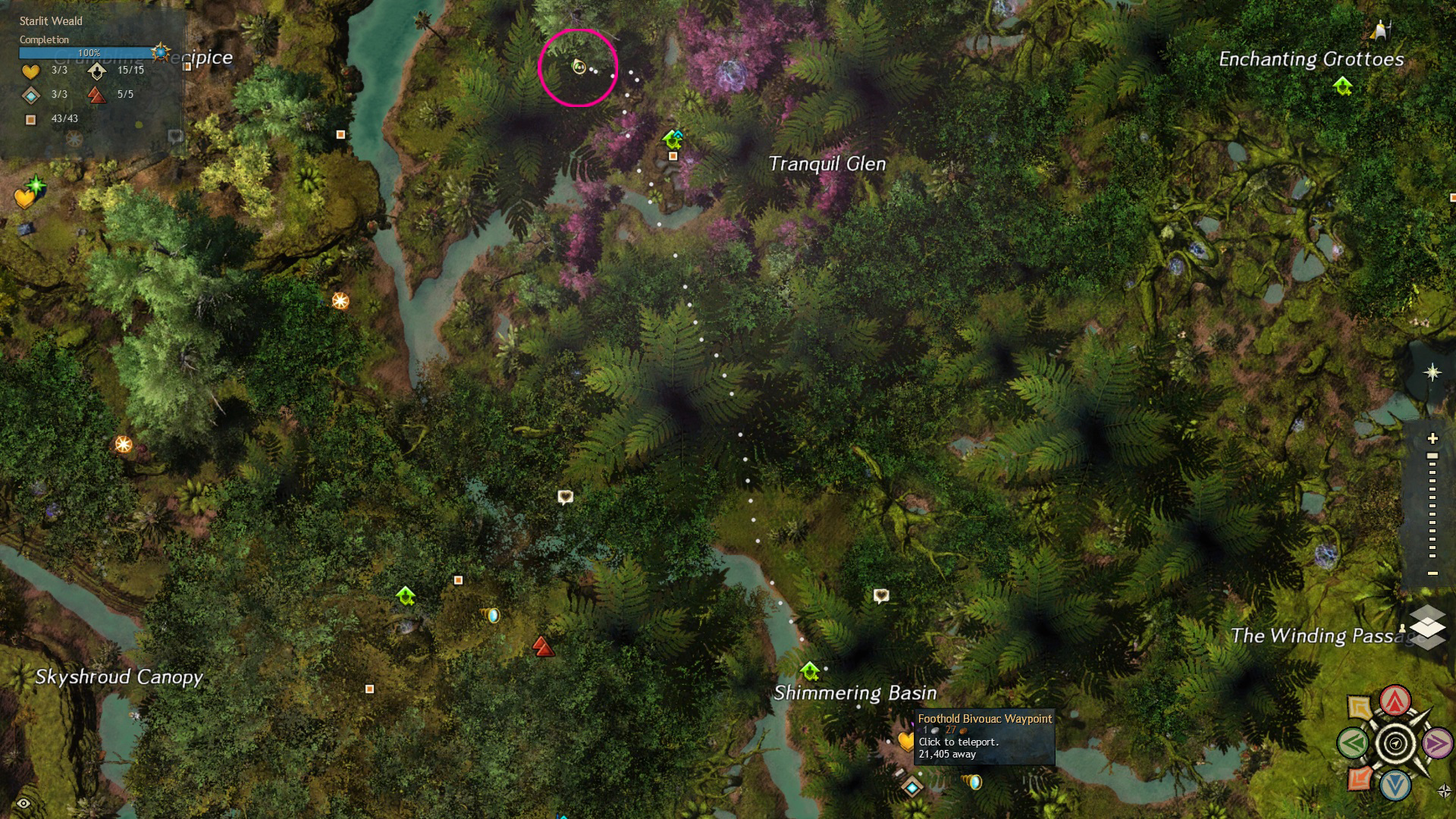Open the map floor layers selector
1456x819 pixels.
(x=1427, y=626)
